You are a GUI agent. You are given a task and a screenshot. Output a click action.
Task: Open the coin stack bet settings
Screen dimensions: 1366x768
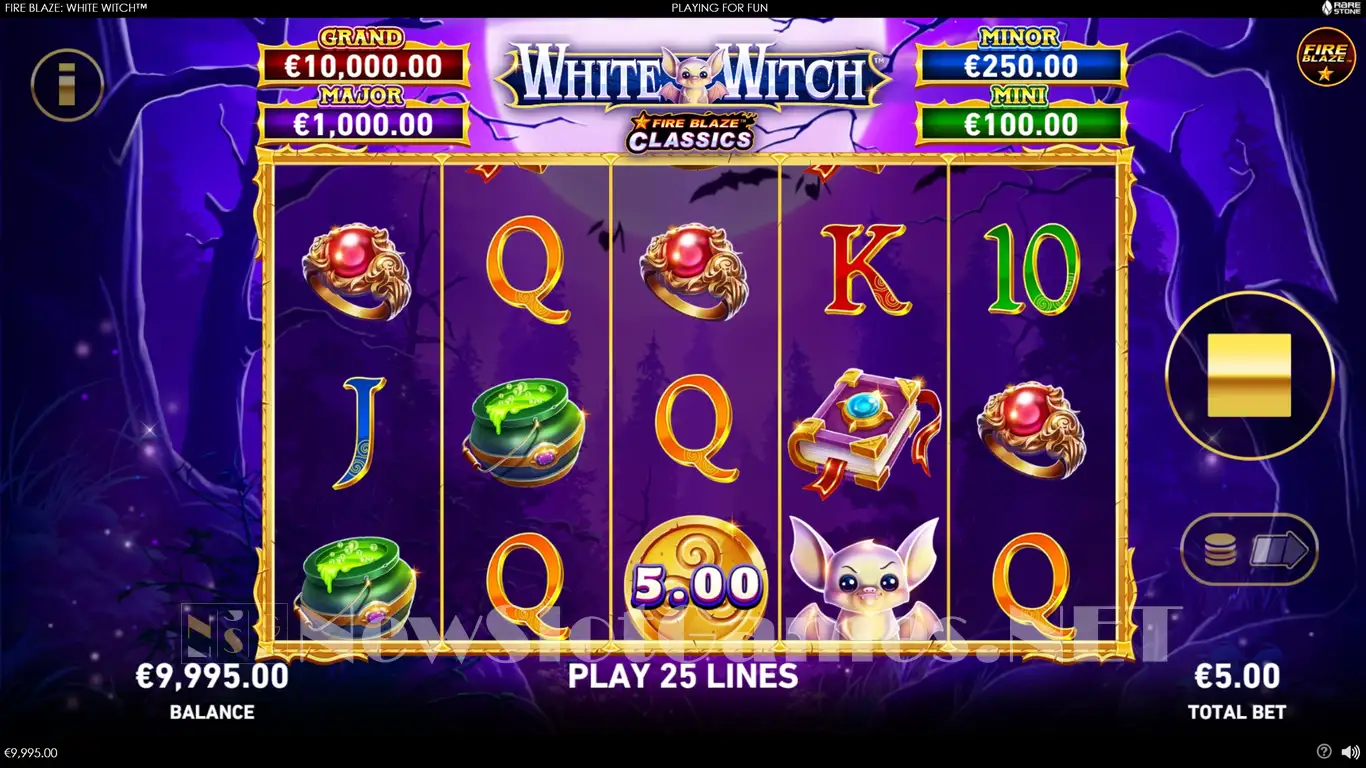[x=1220, y=550]
